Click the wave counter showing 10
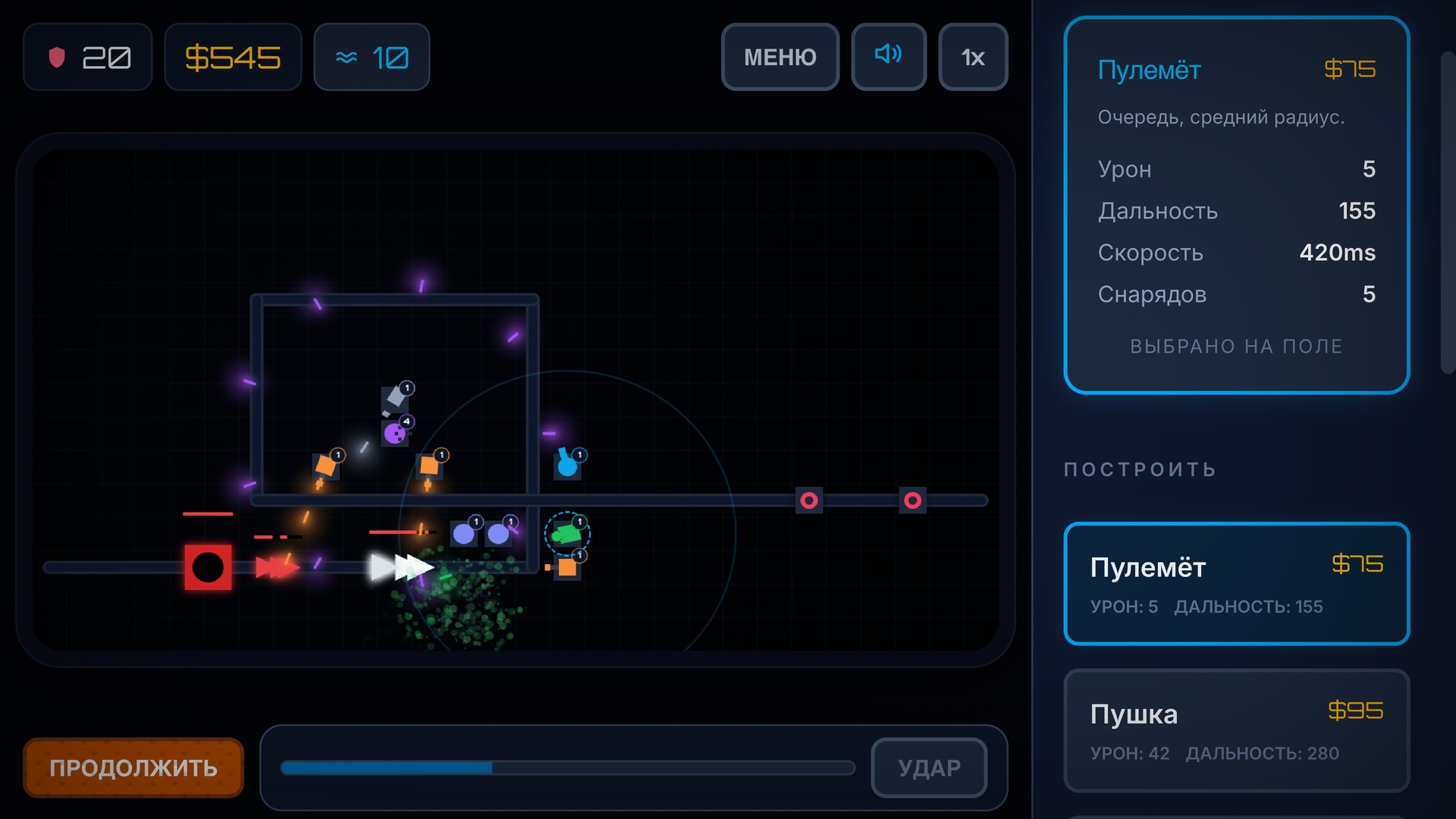The height and width of the screenshot is (819, 1456). click(371, 56)
